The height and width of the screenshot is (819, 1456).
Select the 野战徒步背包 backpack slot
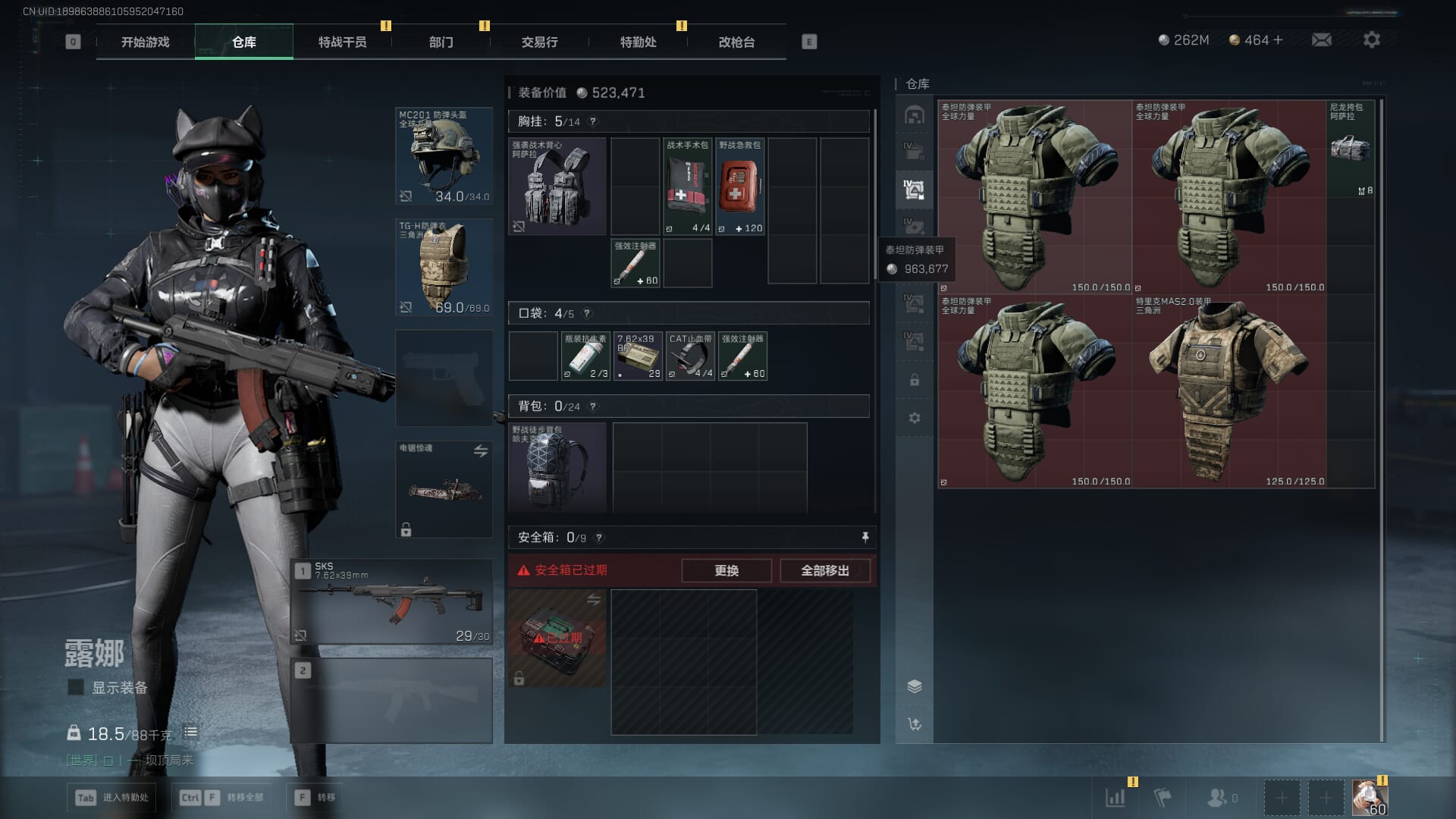pos(557,467)
